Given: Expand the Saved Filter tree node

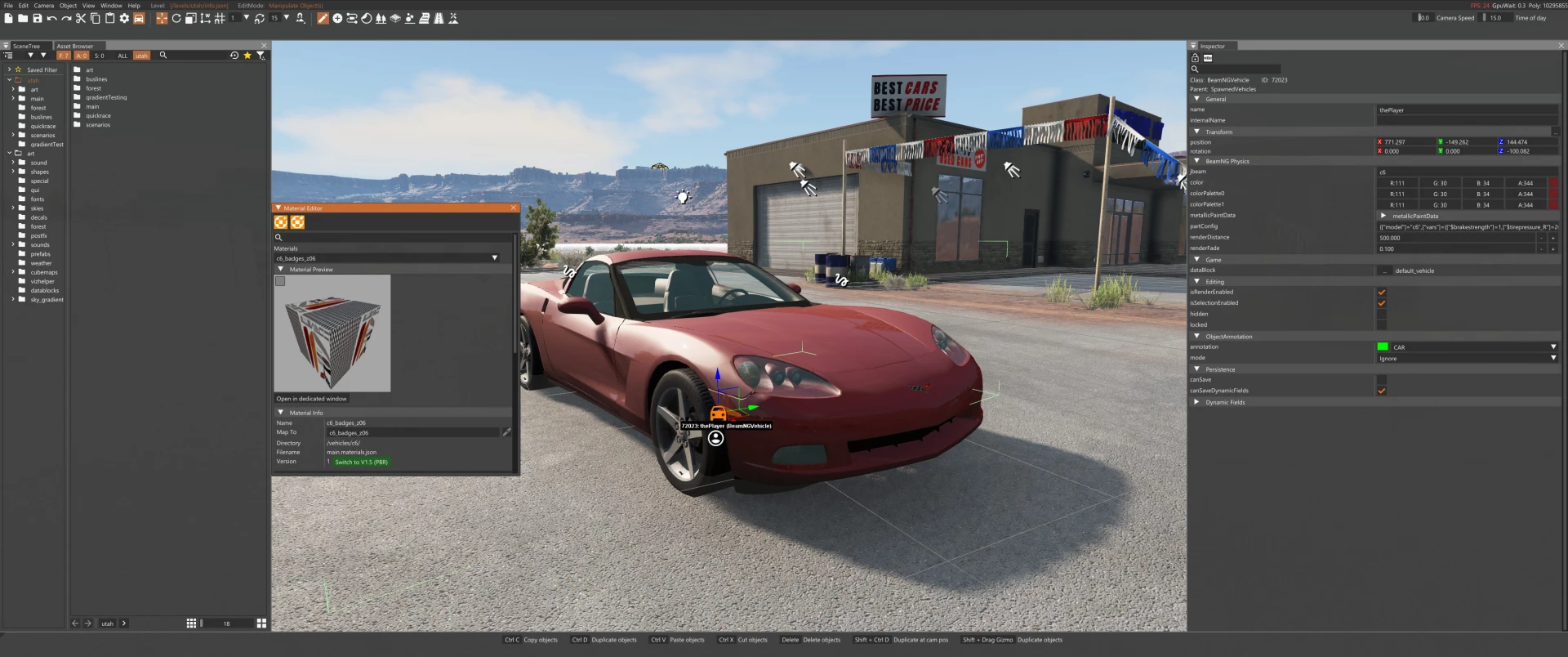Looking at the screenshot, I should click(x=9, y=69).
